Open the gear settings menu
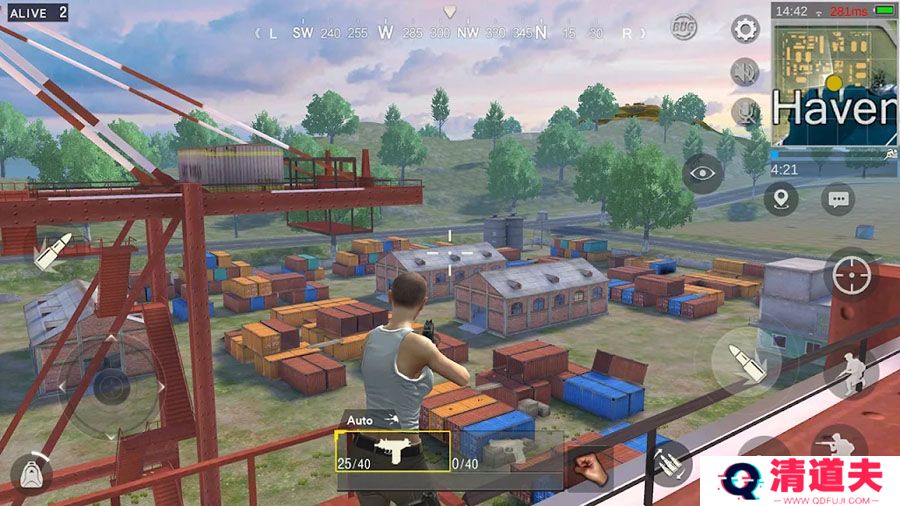 pyautogui.click(x=745, y=28)
